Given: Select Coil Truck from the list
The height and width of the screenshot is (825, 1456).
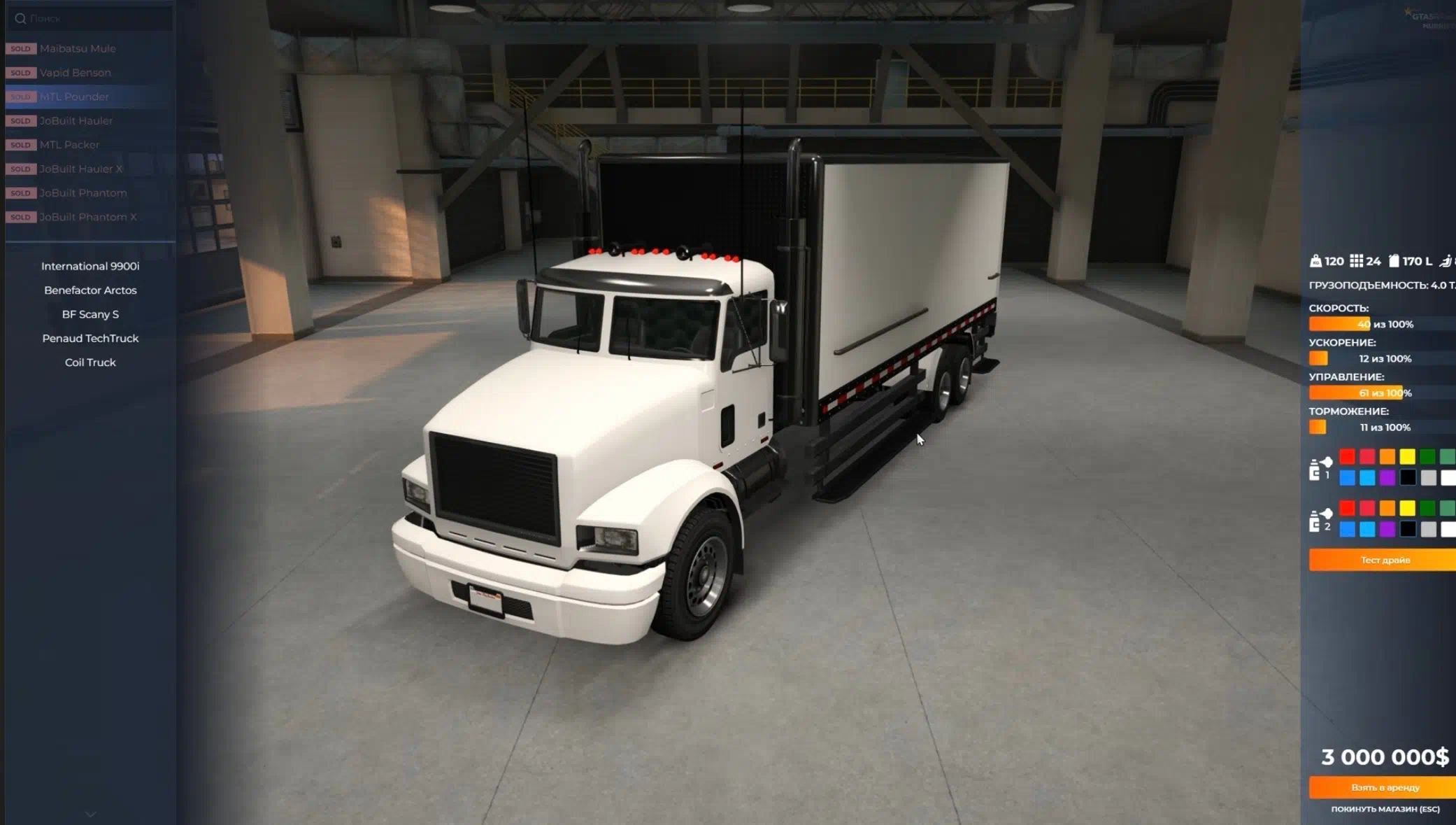Looking at the screenshot, I should tap(90, 362).
